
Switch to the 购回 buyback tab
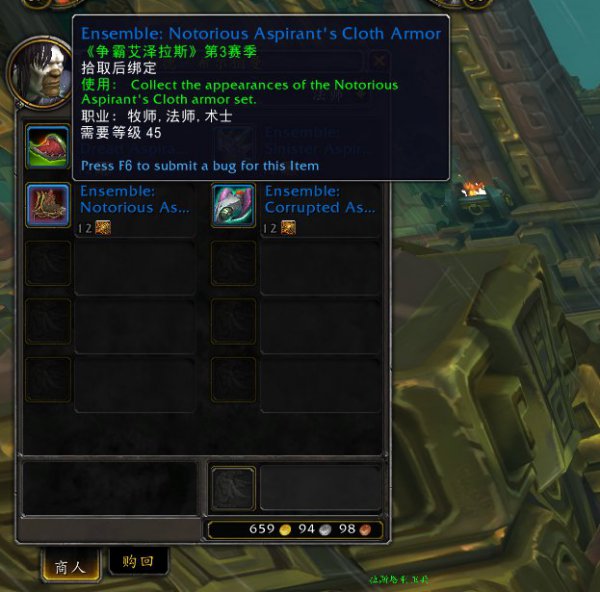(138, 562)
